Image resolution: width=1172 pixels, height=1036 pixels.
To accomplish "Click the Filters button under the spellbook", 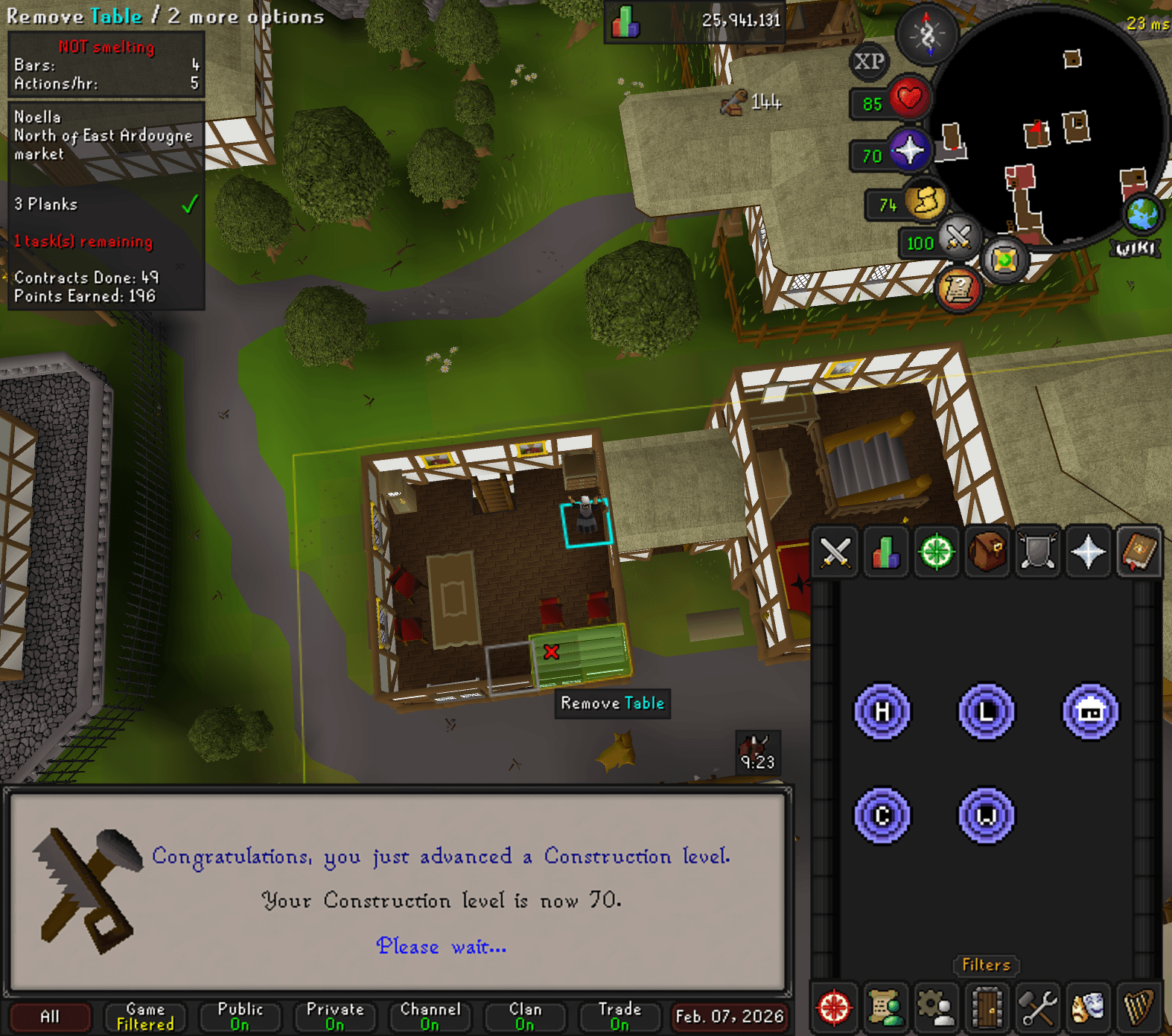I will tap(985, 965).
